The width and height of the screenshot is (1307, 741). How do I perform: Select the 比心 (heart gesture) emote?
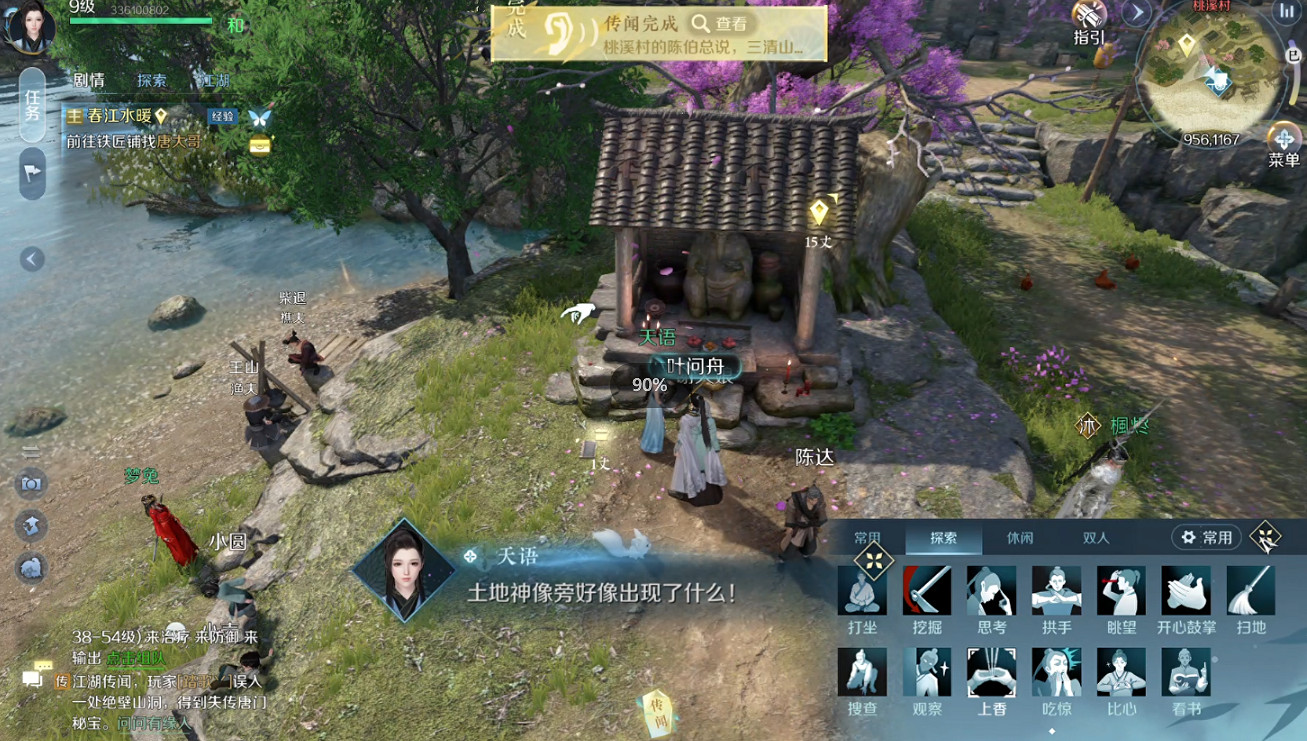1120,671
